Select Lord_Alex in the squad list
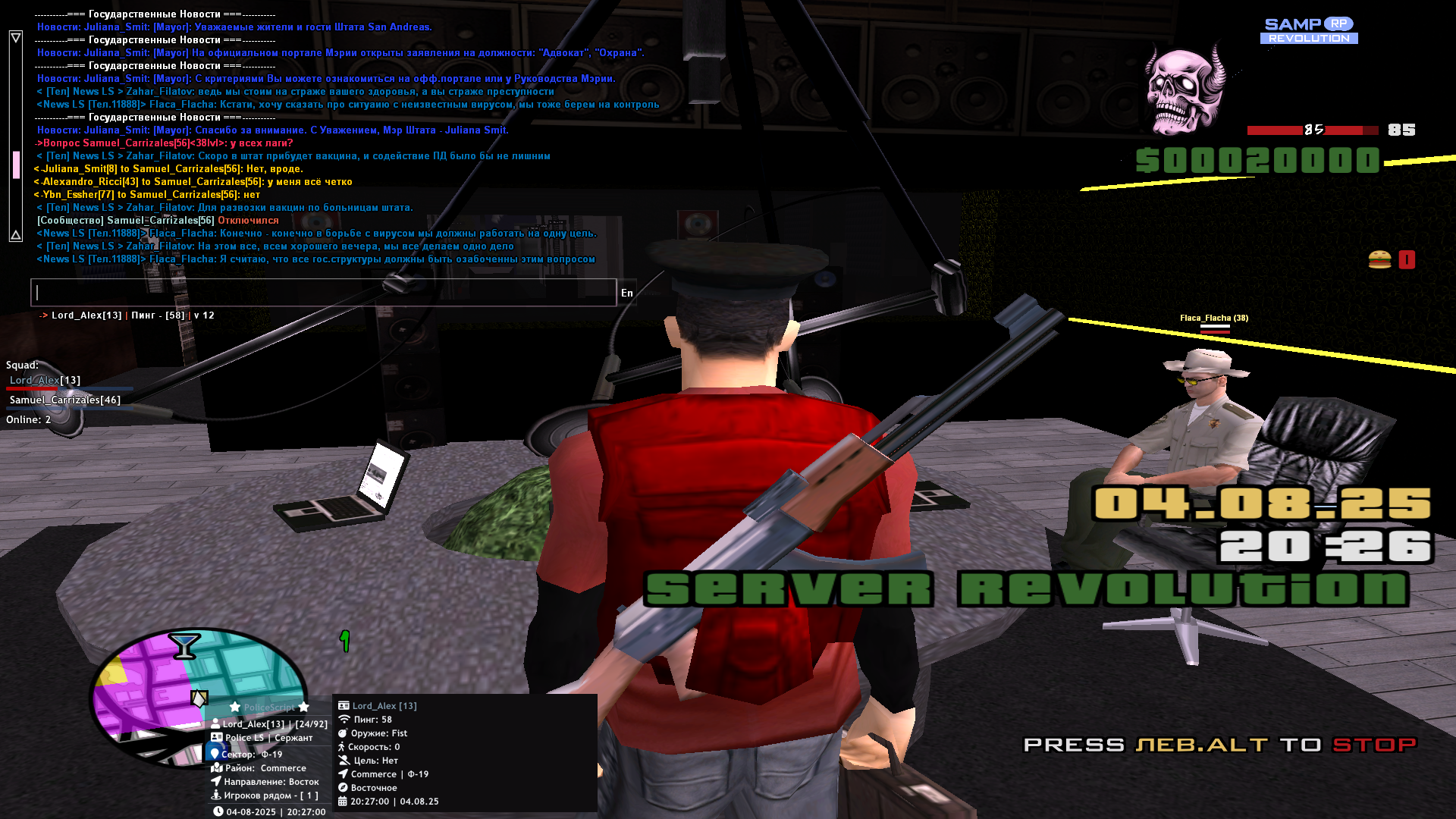The width and height of the screenshot is (1456, 819). [x=45, y=380]
